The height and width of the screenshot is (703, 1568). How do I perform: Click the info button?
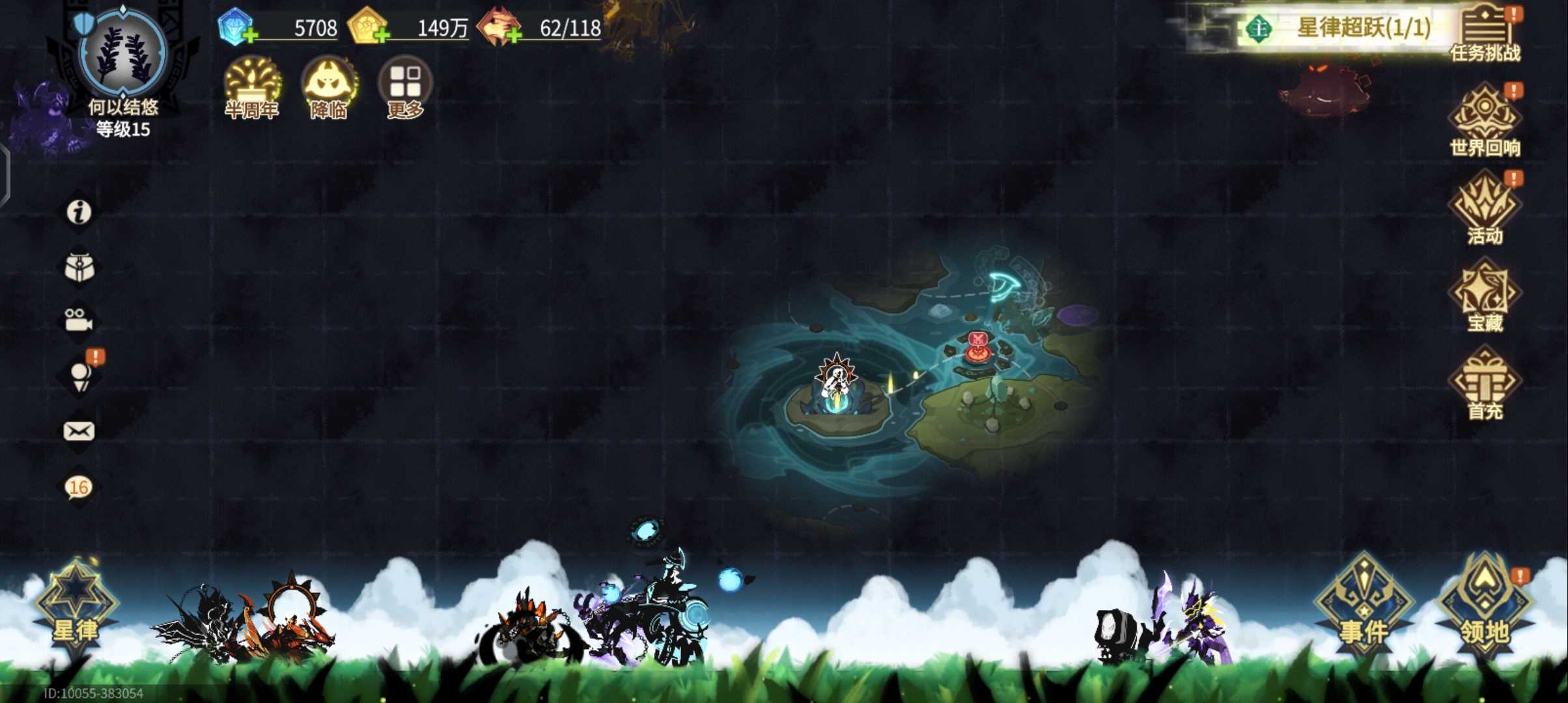[79, 212]
